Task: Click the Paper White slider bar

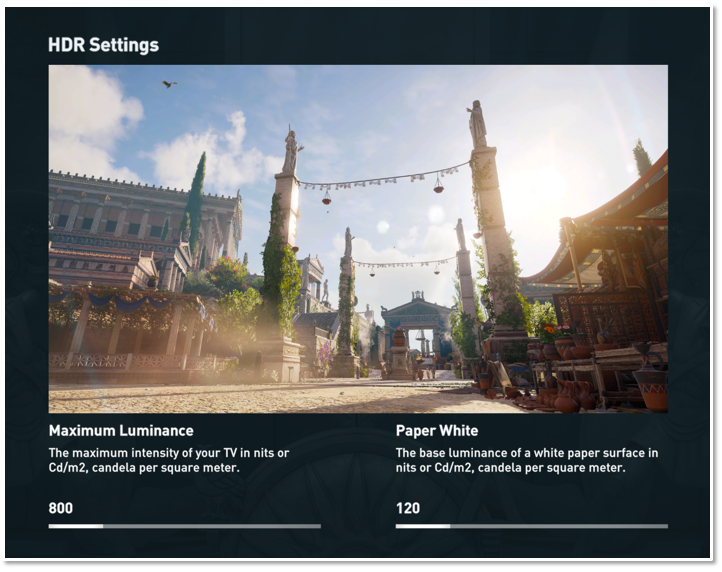Action: (531, 526)
